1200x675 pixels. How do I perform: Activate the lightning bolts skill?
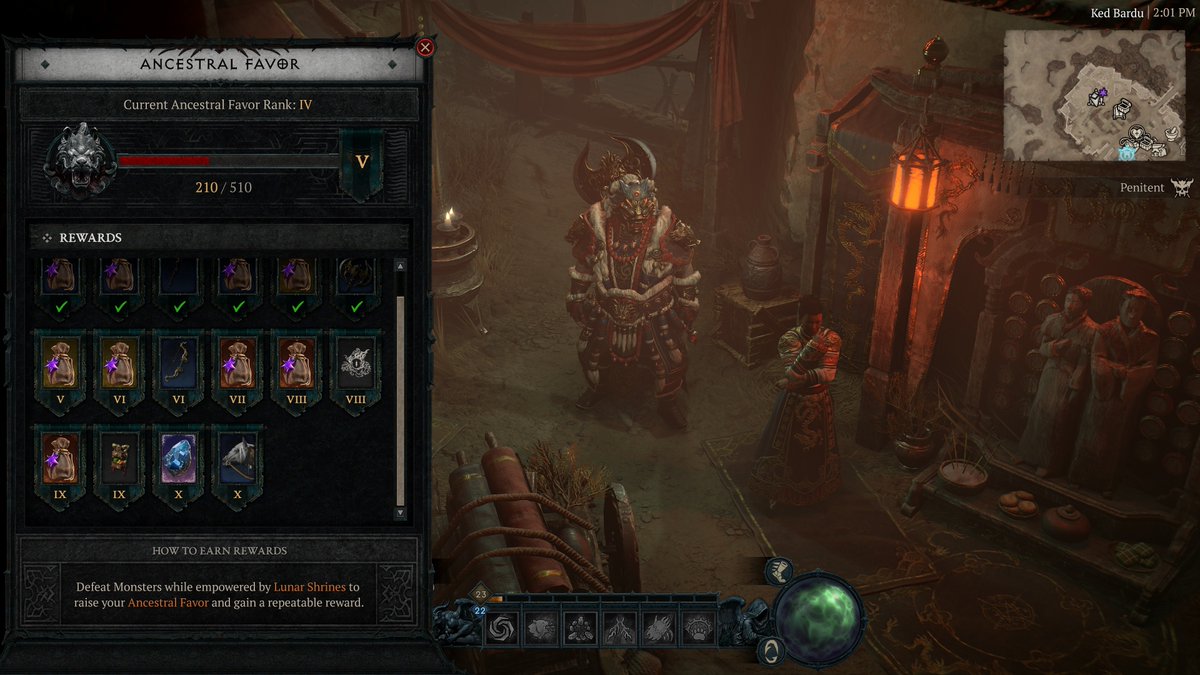click(620, 628)
